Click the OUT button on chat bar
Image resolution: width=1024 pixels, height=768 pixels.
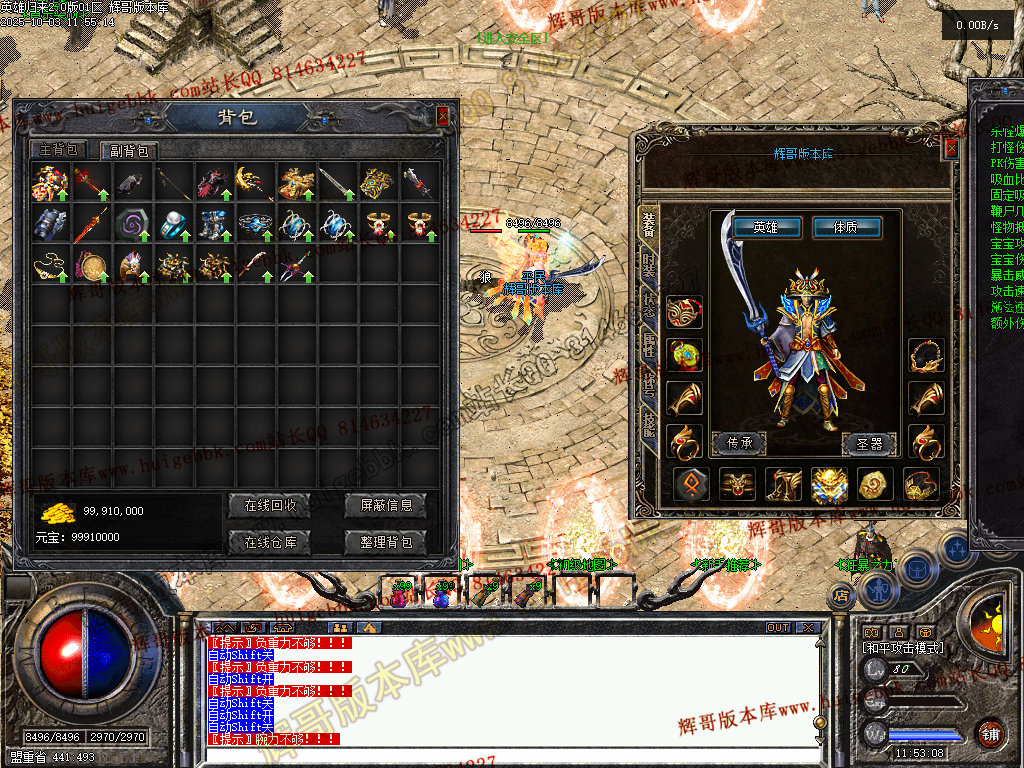(778, 628)
